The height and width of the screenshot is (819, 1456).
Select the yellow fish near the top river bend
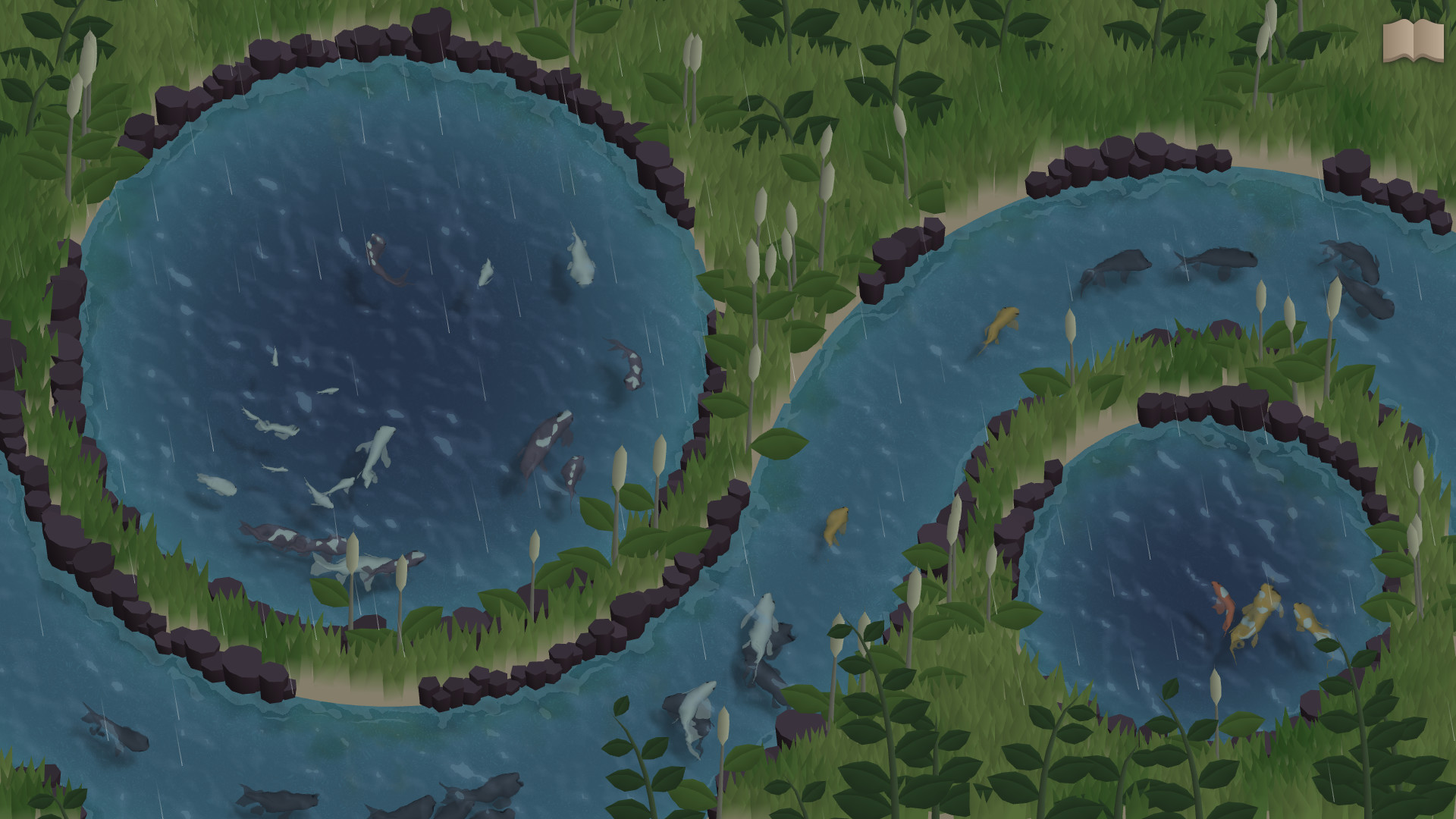point(1001,326)
